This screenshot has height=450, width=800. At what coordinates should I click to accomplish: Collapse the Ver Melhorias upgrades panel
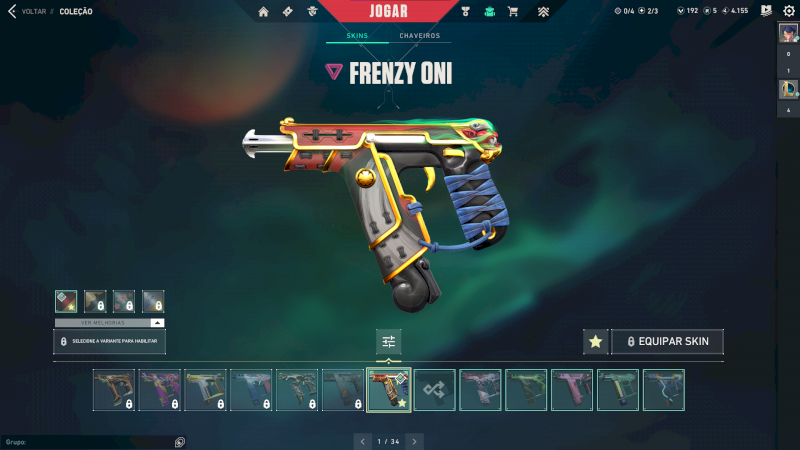click(x=157, y=323)
